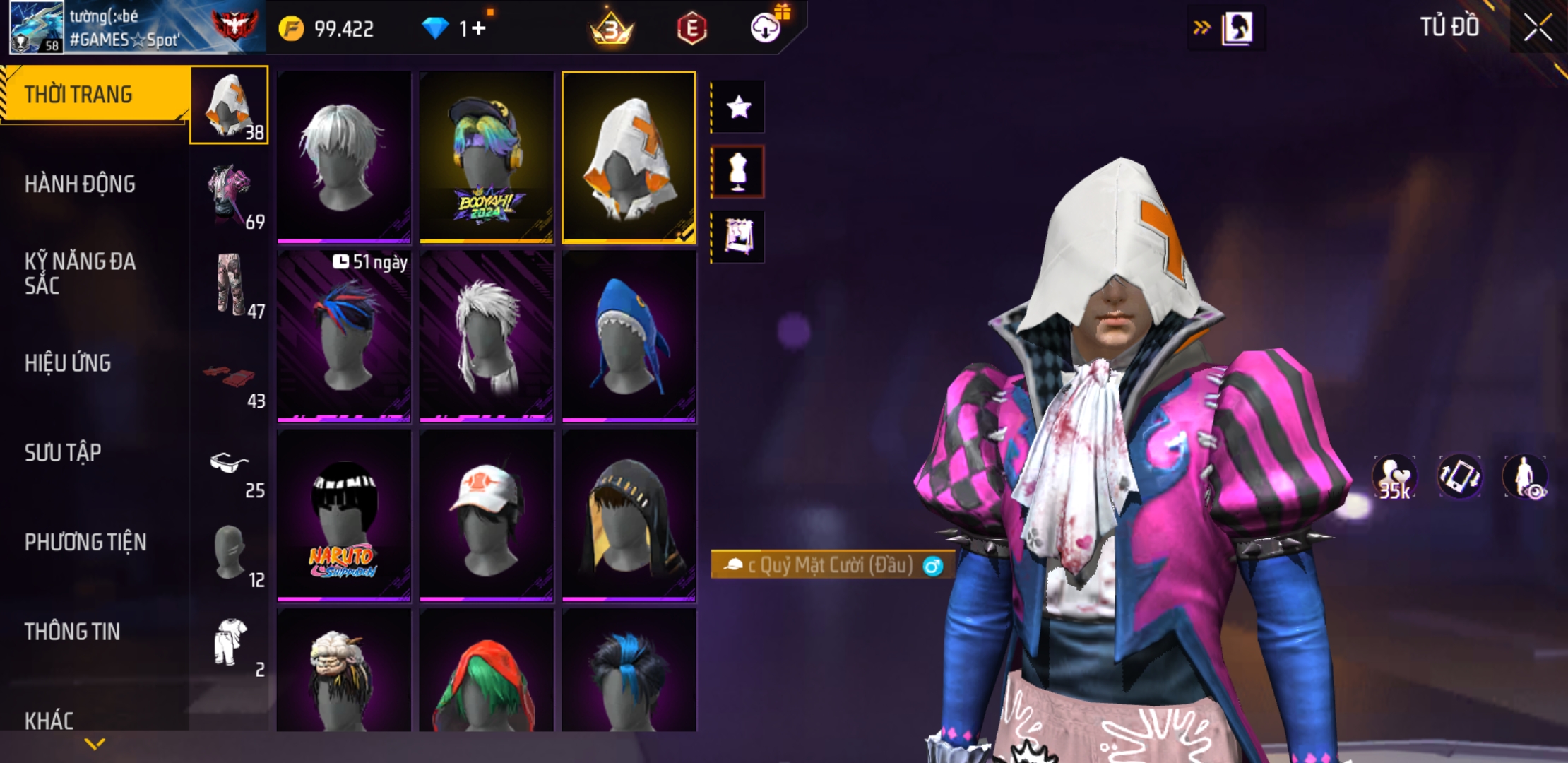Show the Thông Tin section

[72, 632]
